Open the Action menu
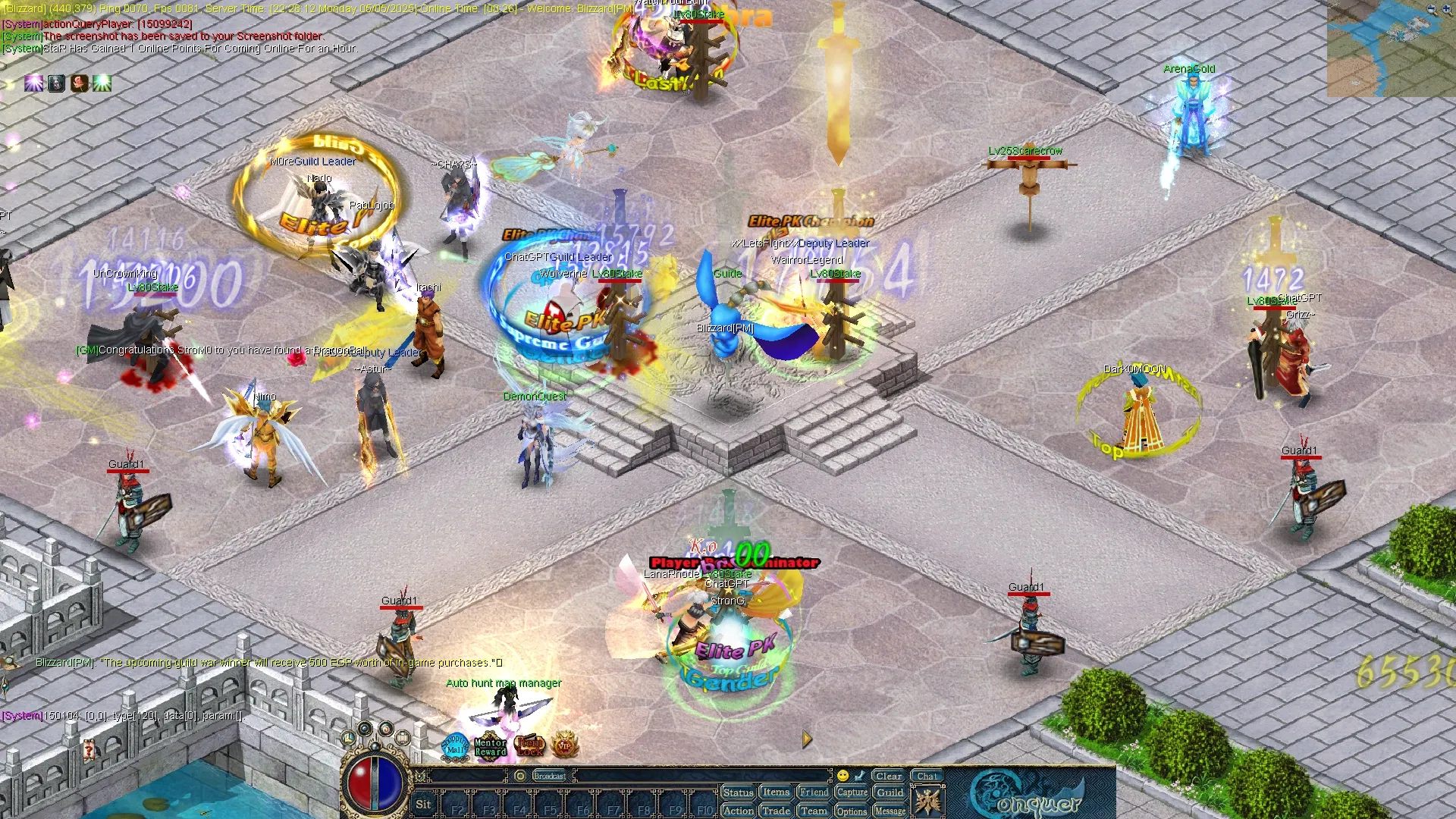 pos(737,811)
